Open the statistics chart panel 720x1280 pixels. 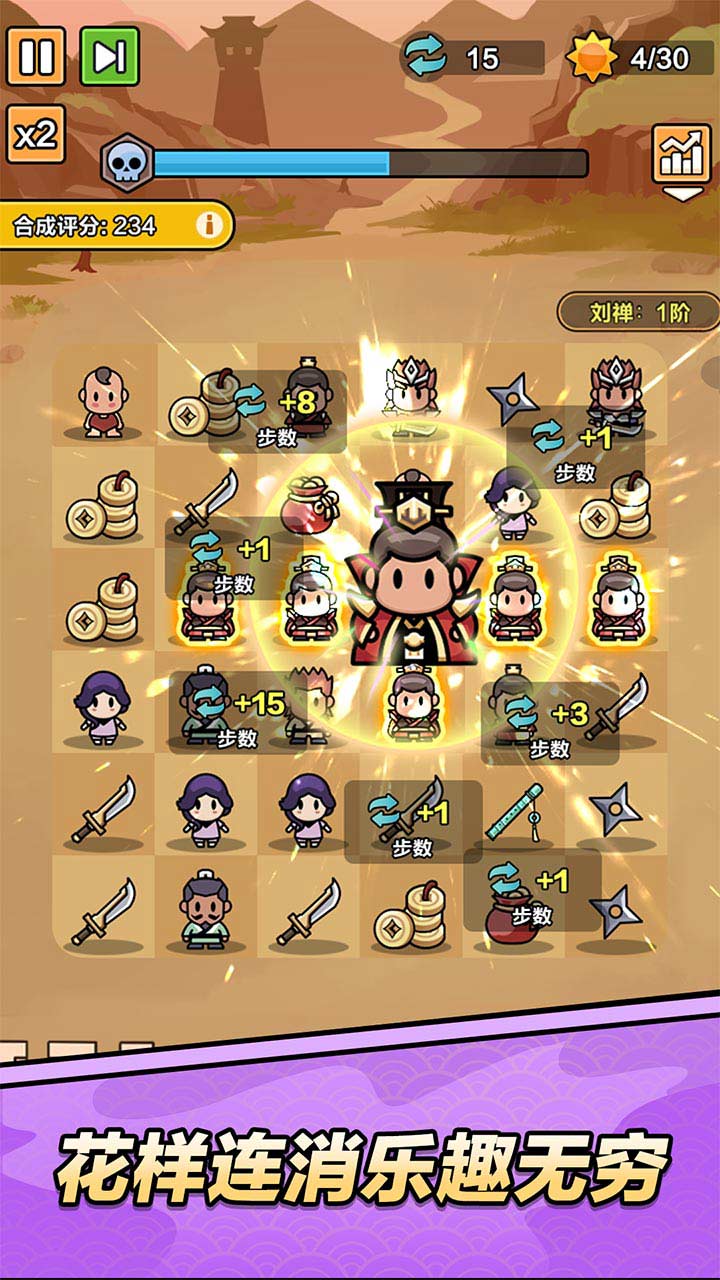(x=681, y=154)
